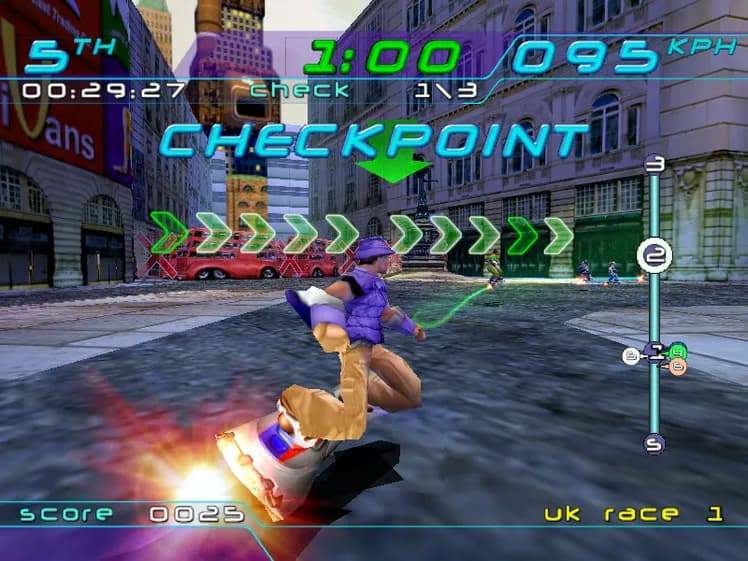Select the white racer position marker

coord(631,356)
